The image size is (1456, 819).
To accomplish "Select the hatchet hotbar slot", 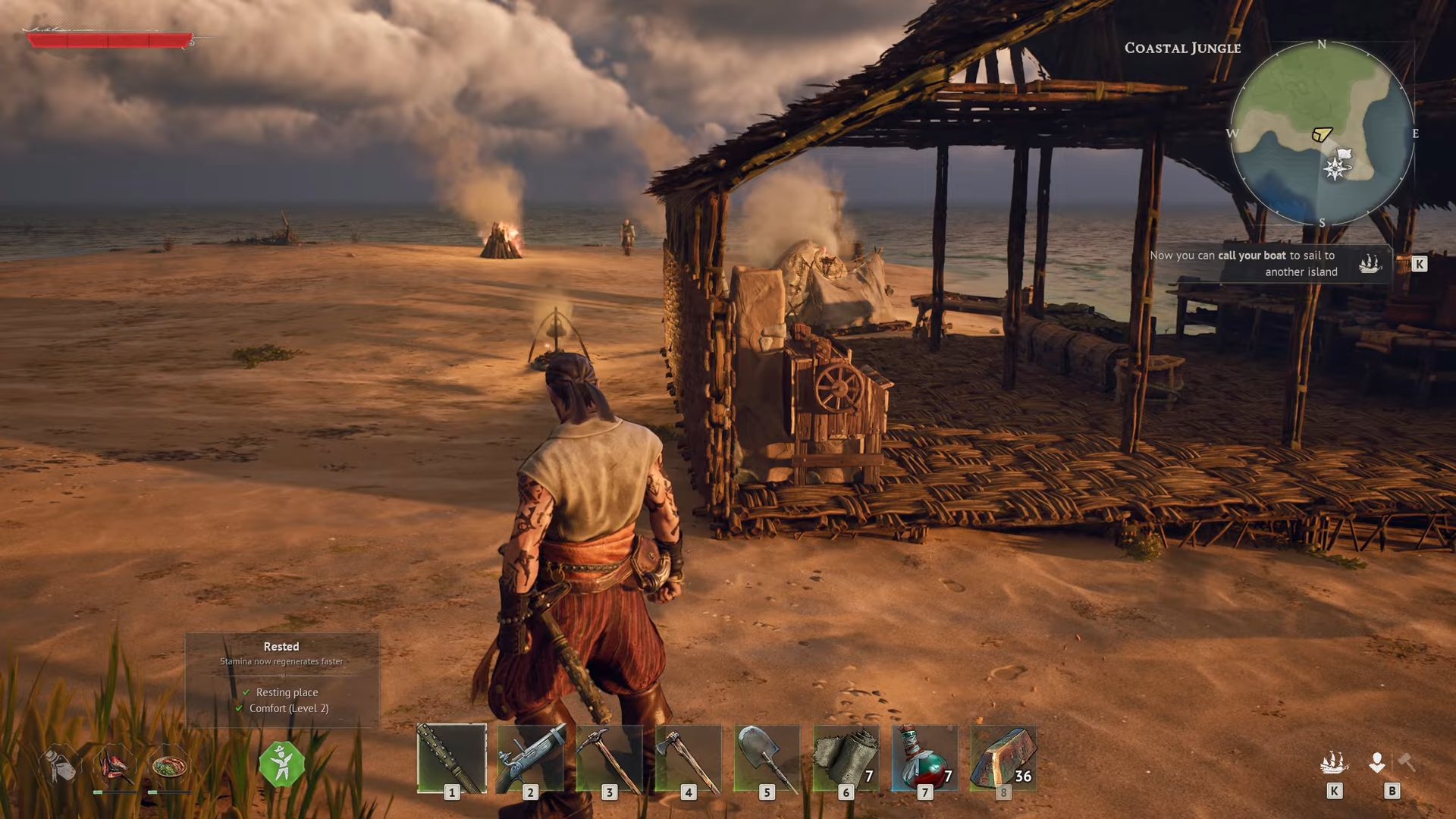I will tap(688, 758).
